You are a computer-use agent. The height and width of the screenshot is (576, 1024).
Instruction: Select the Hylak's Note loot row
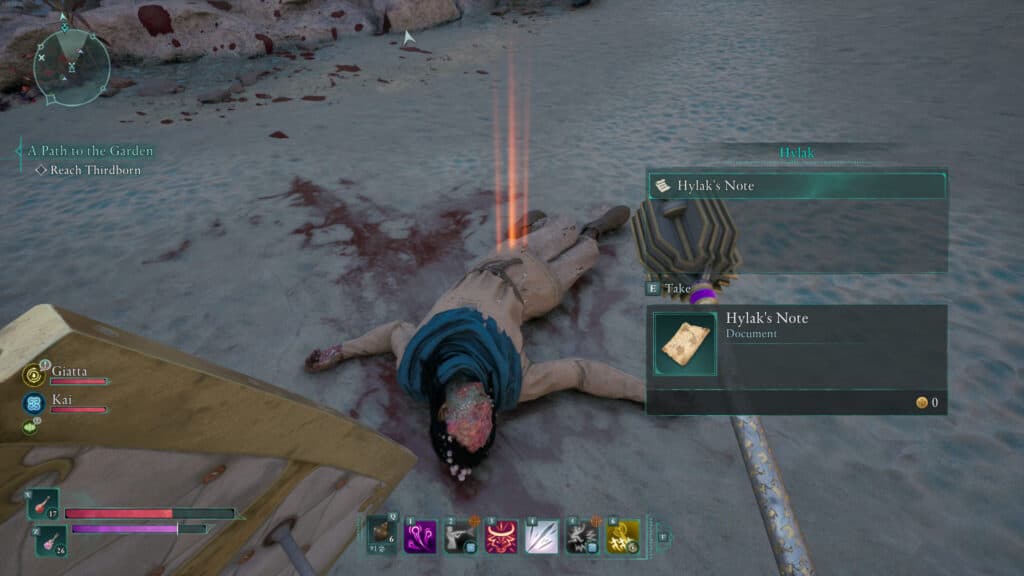tap(796, 186)
